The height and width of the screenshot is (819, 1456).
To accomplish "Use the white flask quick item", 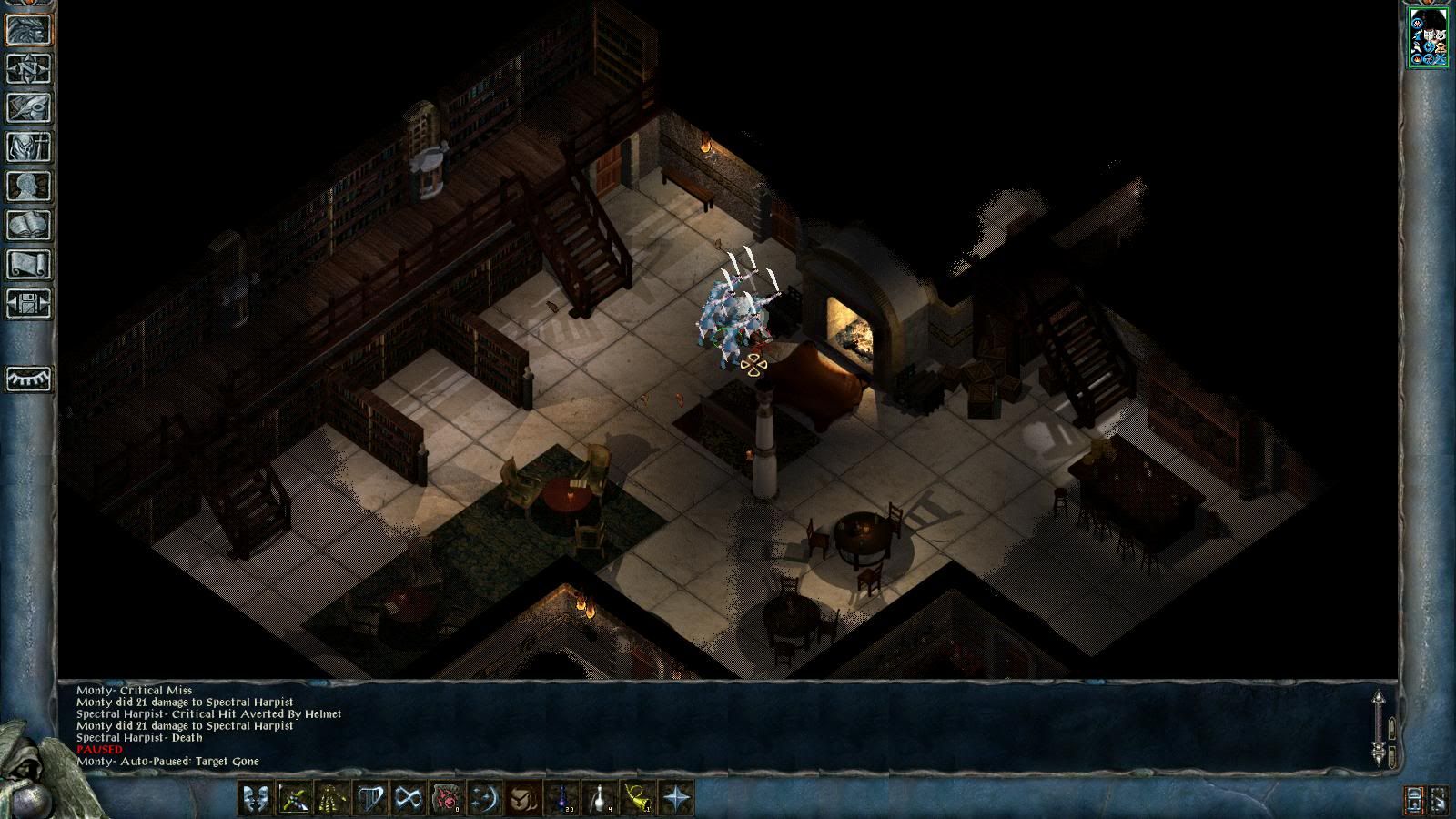I will click(600, 799).
